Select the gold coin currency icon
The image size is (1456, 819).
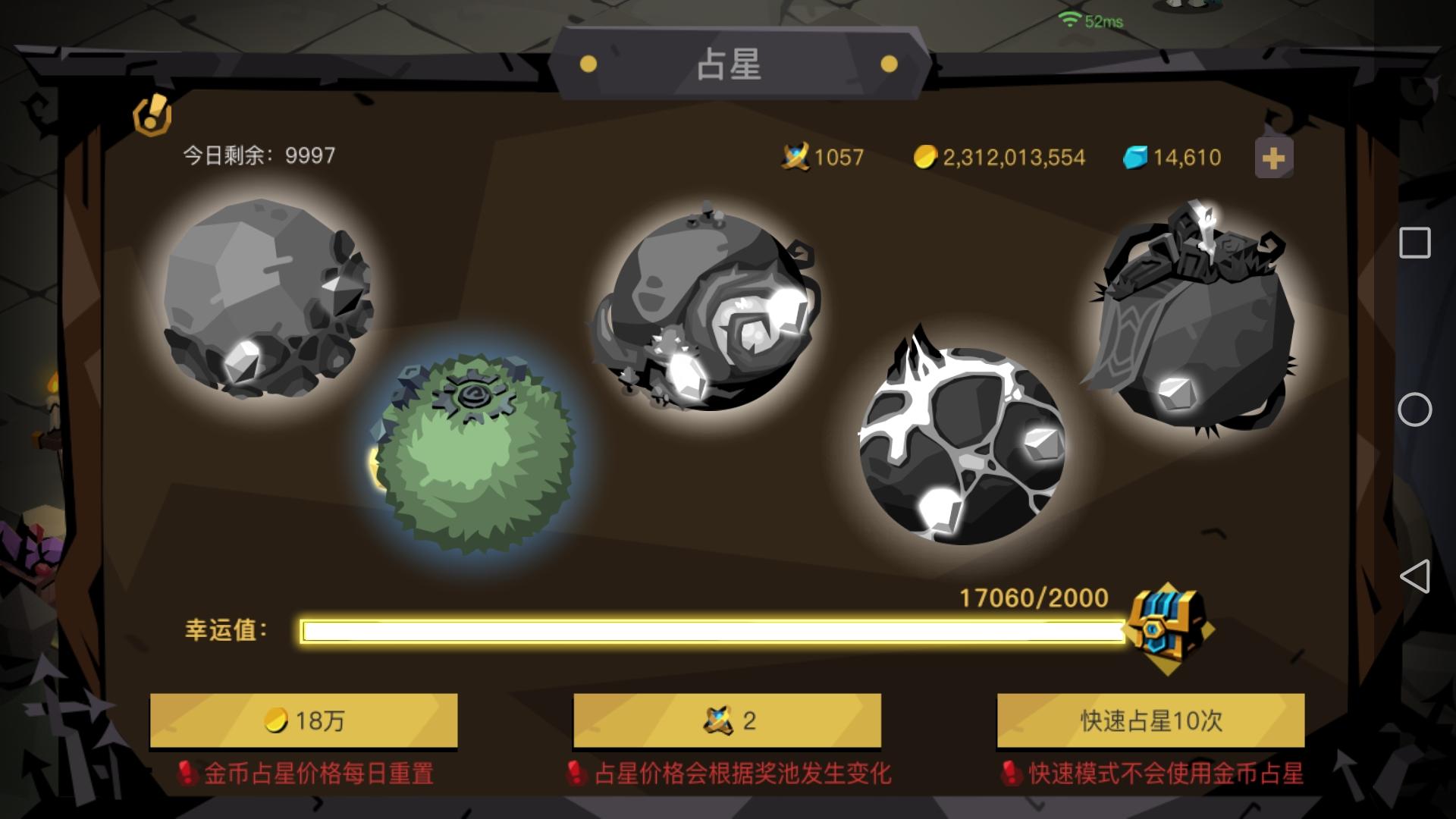[926, 156]
